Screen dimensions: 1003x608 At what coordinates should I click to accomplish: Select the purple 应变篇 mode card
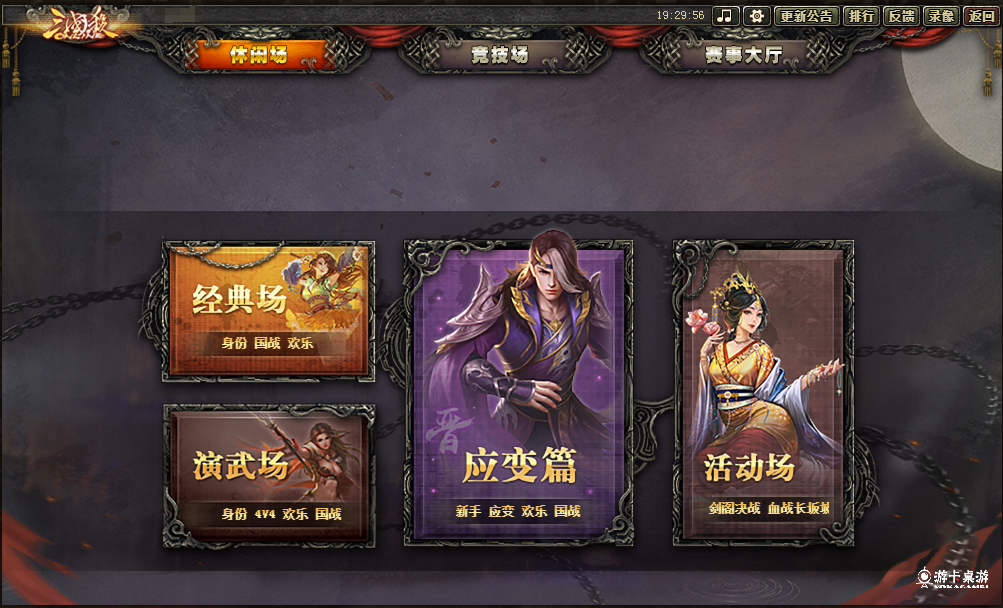[518, 392]
